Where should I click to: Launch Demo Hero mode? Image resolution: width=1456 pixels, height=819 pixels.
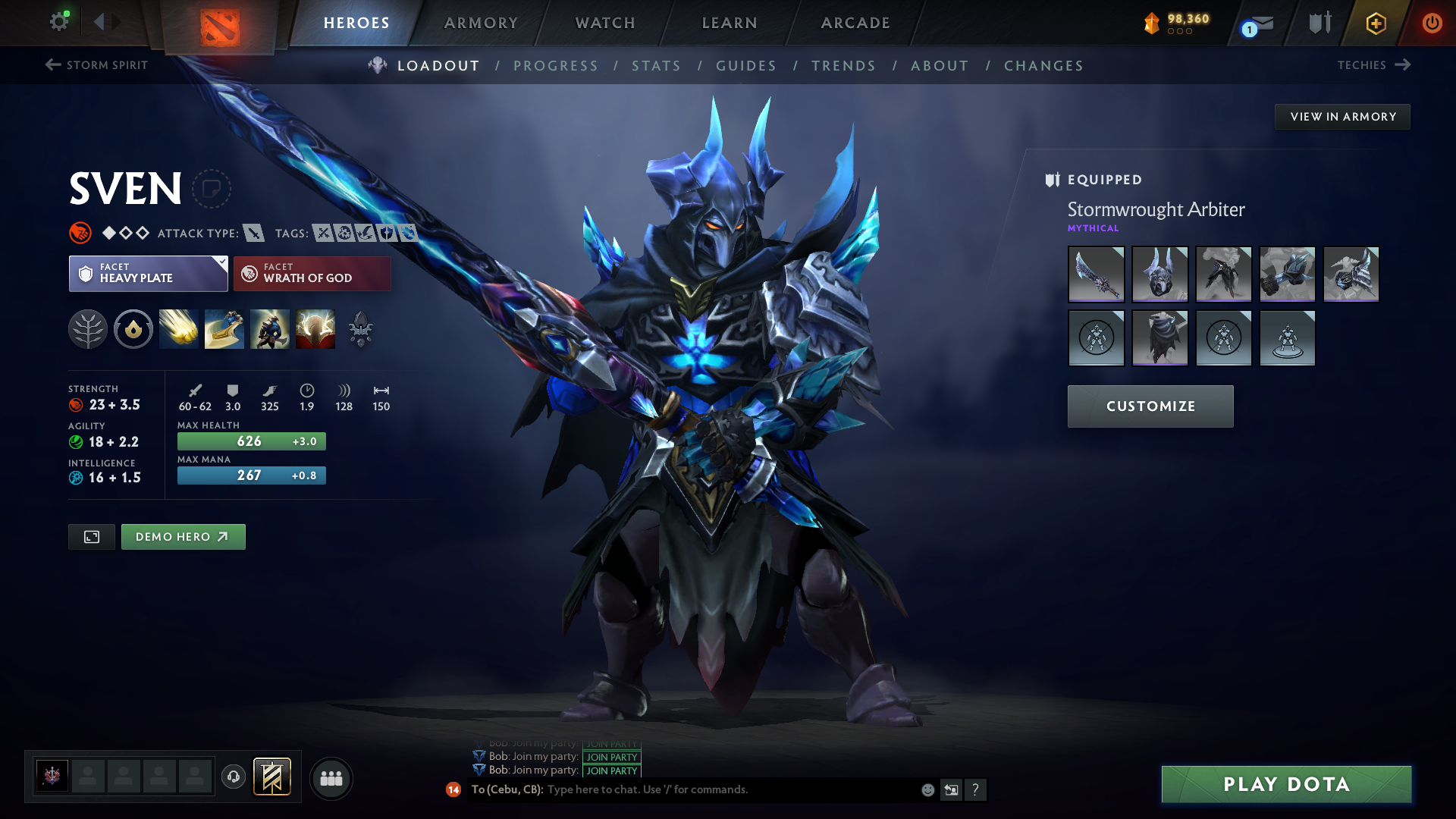click(x=183, y=537)
